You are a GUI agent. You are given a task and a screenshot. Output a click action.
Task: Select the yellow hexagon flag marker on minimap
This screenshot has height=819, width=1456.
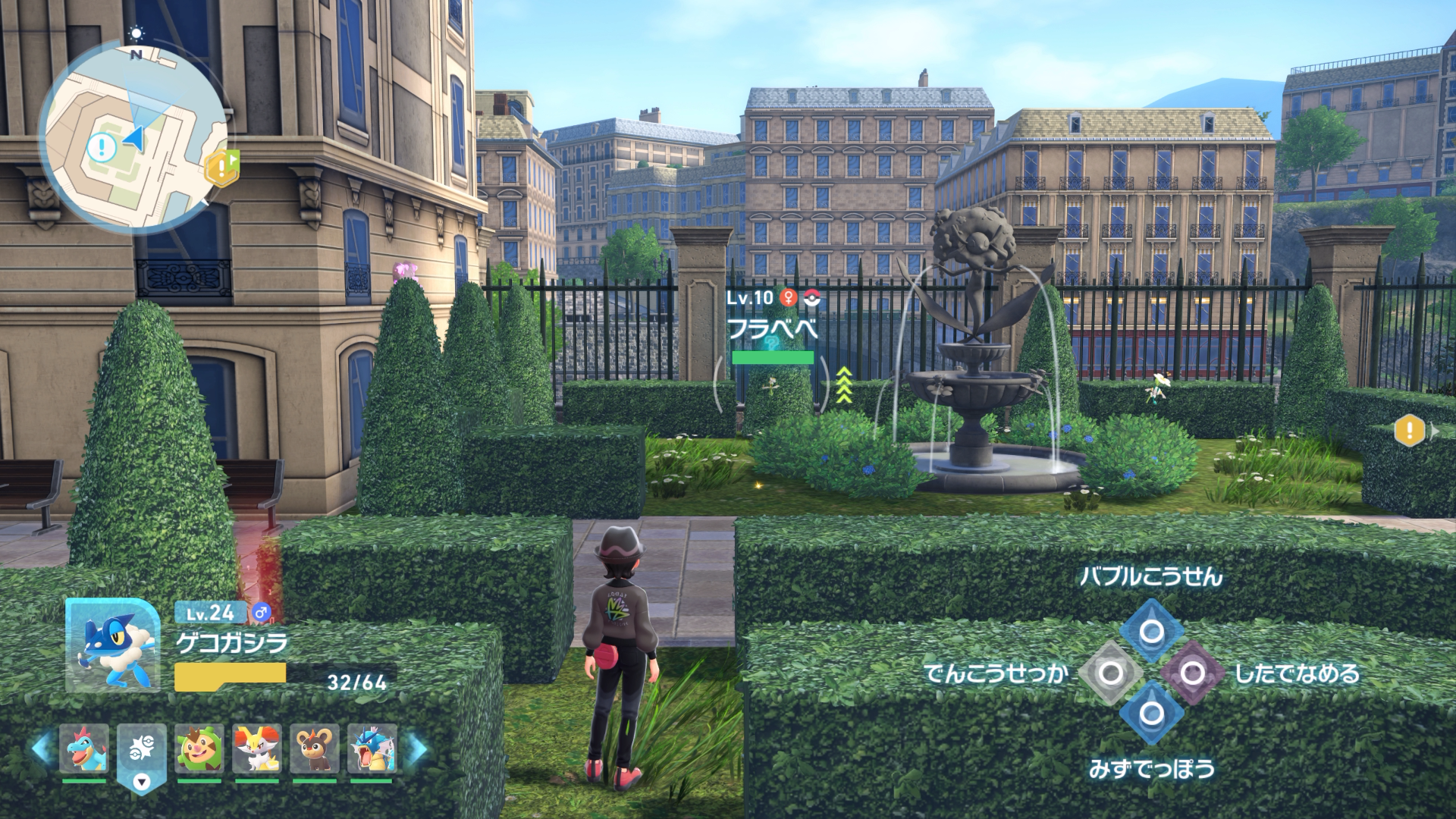click(221, 168)
